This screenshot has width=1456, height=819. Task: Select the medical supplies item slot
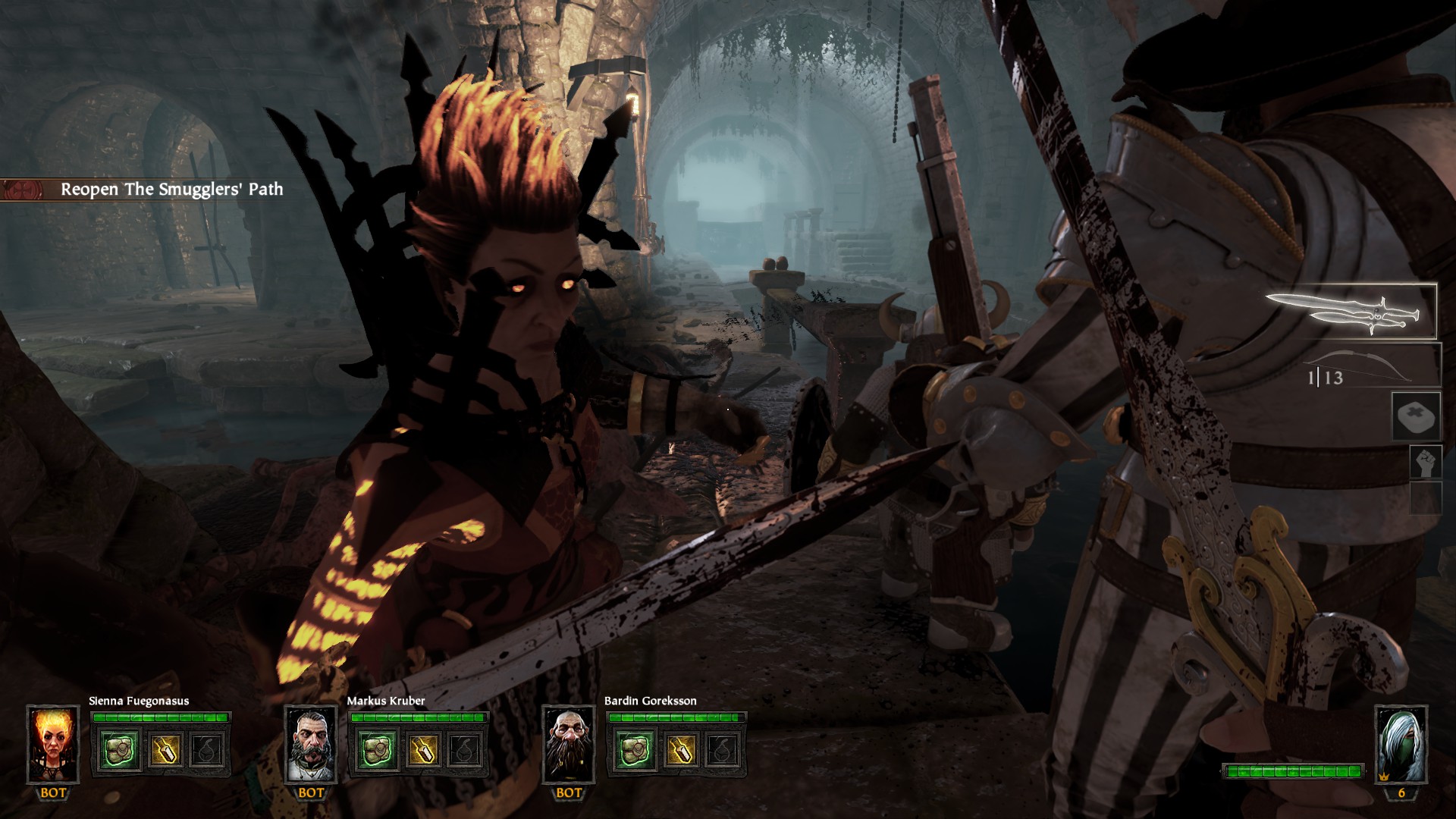pos(1416,416)
